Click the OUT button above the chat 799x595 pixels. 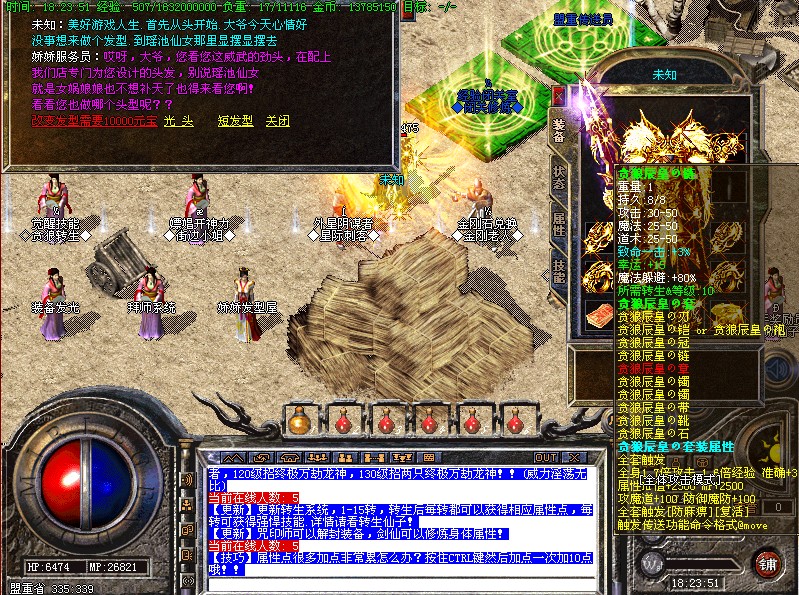pyautogui.click(x=546, y=458)
